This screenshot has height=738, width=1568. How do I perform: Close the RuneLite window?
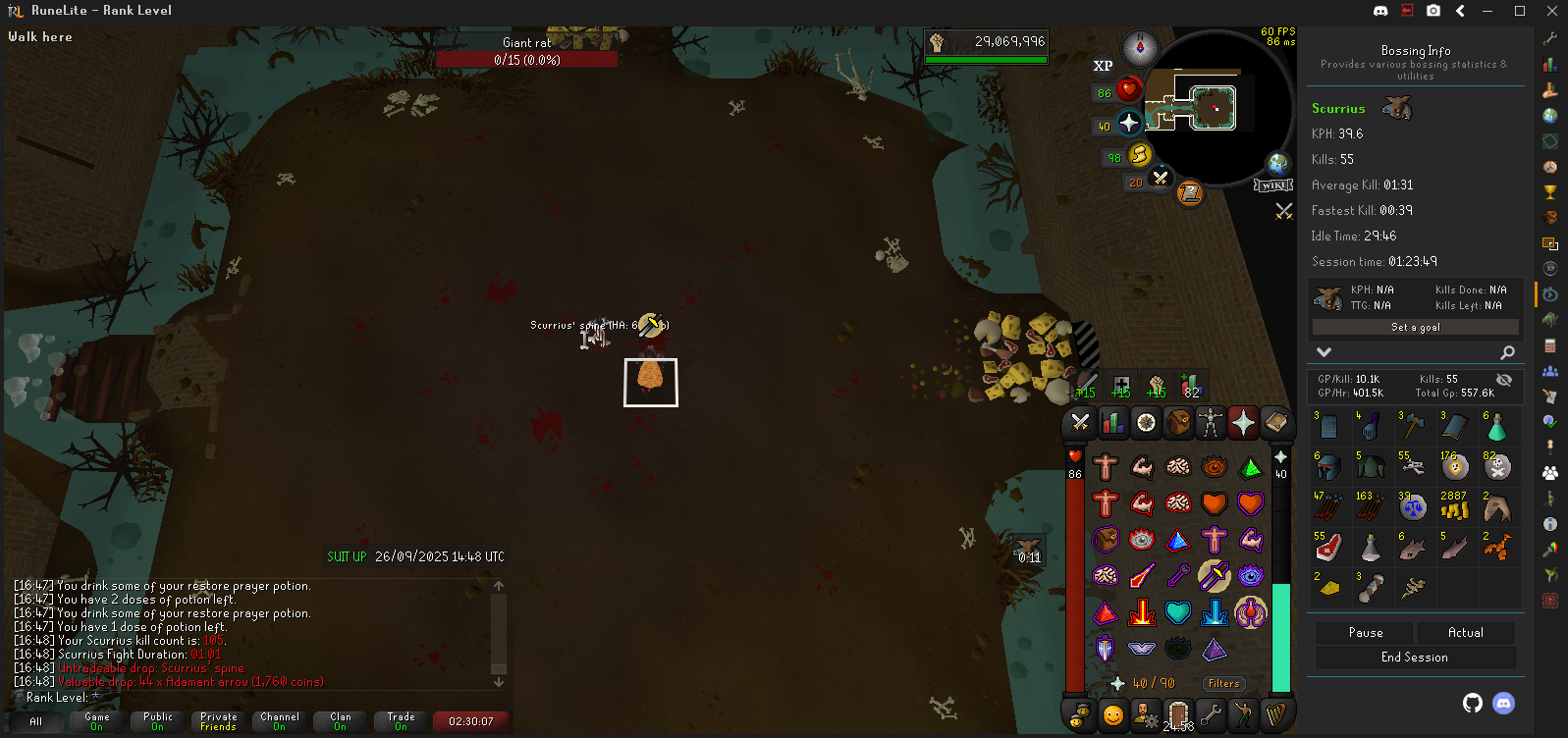[1551, 11]
